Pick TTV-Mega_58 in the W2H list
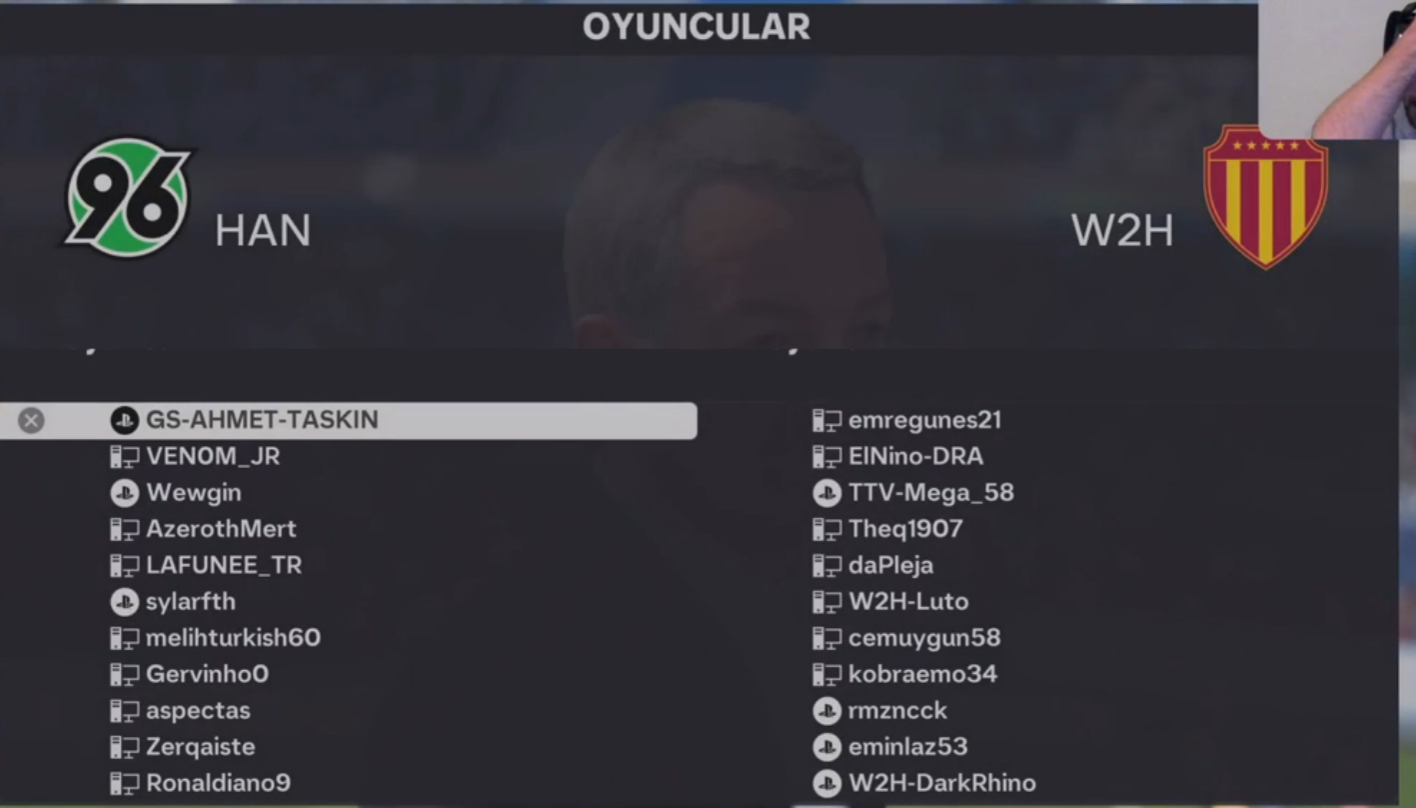This screenshot has width=1416, height=808. (930, 493)
